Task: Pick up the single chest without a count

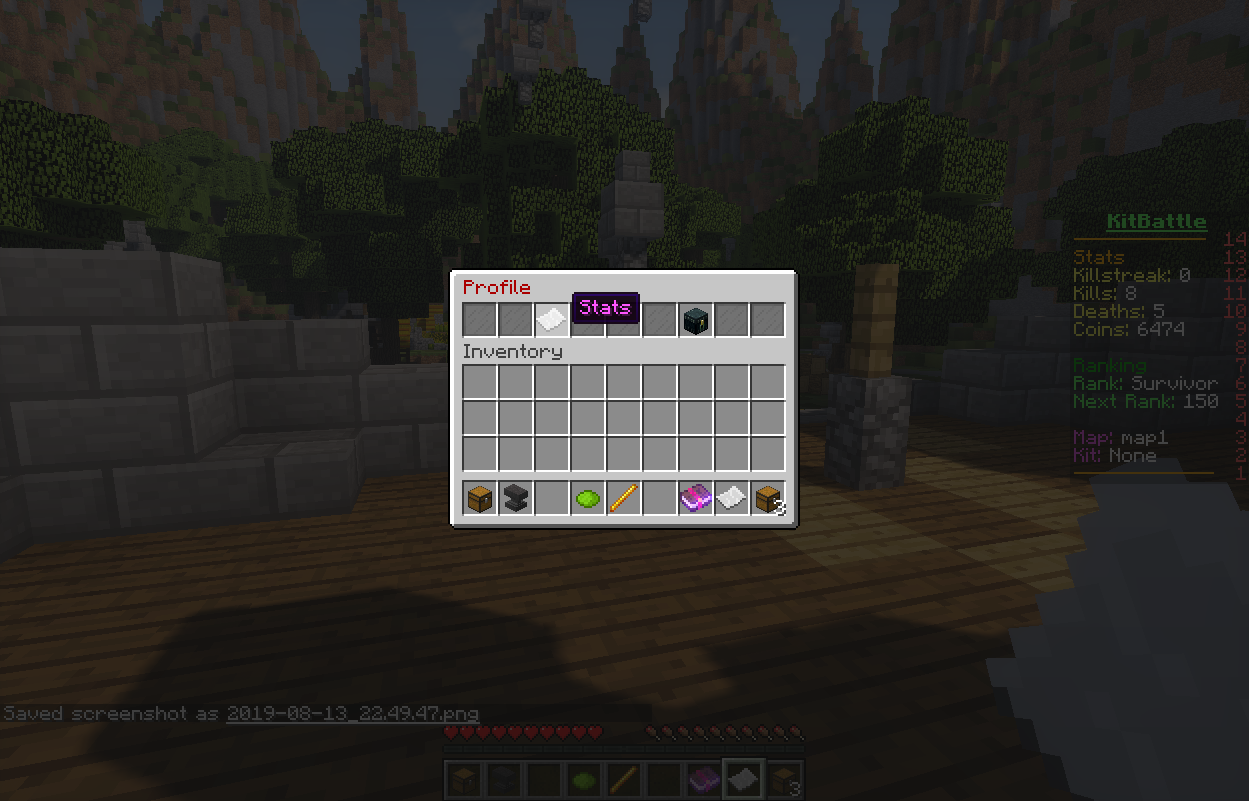Action: 479,497
